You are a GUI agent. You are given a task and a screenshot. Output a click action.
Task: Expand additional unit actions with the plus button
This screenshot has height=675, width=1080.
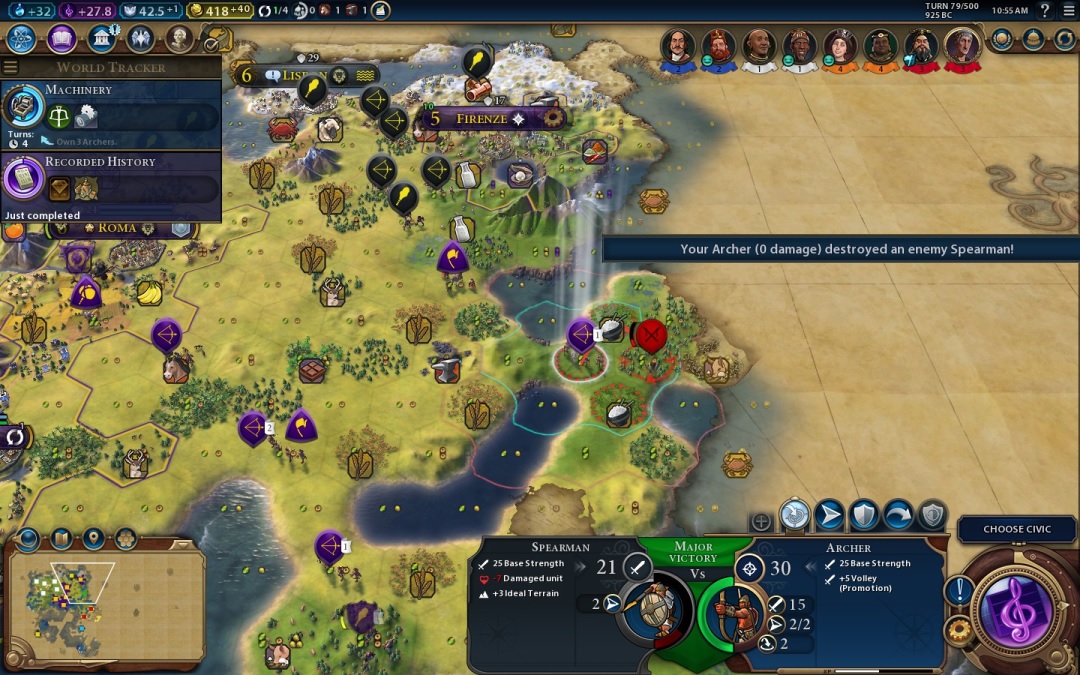click(x=761, y=521)
